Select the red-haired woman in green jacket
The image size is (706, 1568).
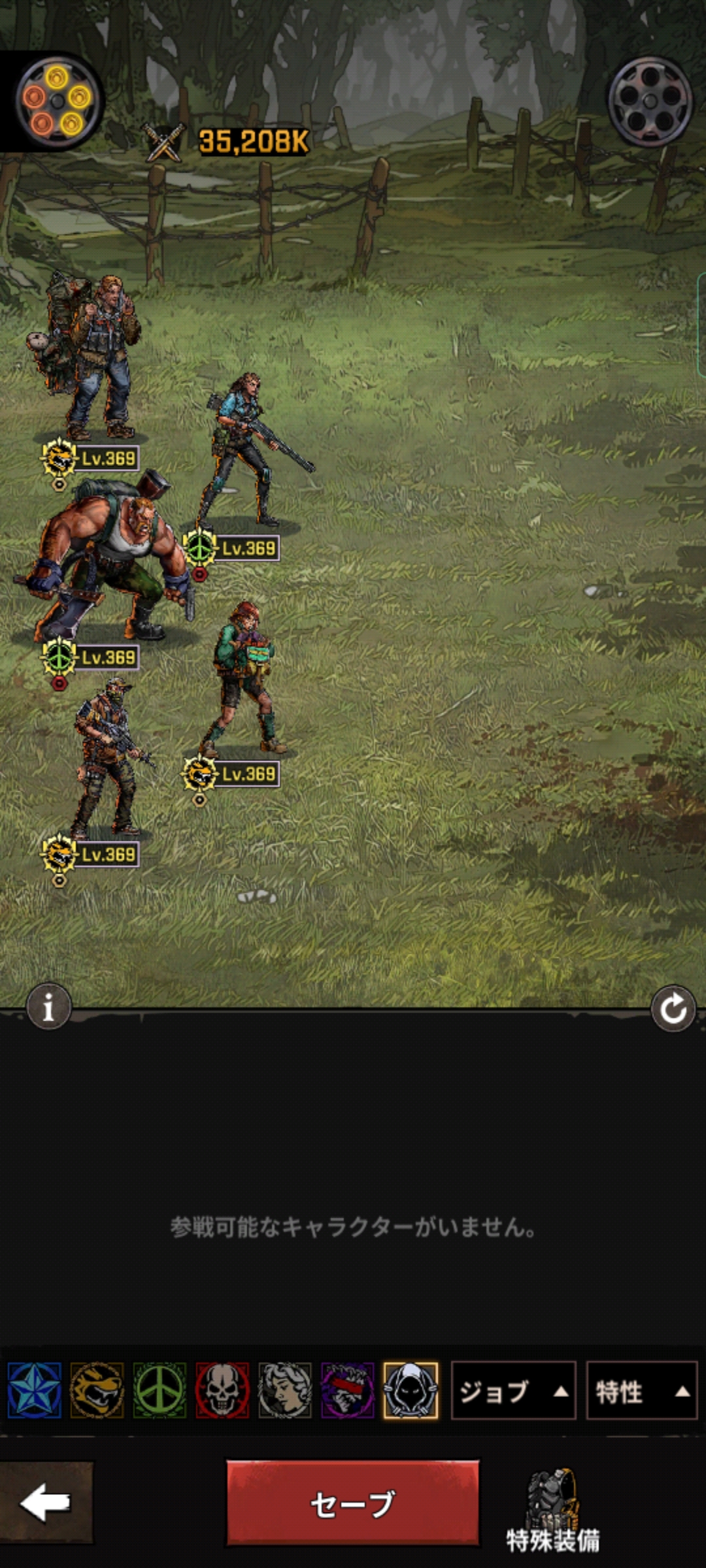coord(243,679)
